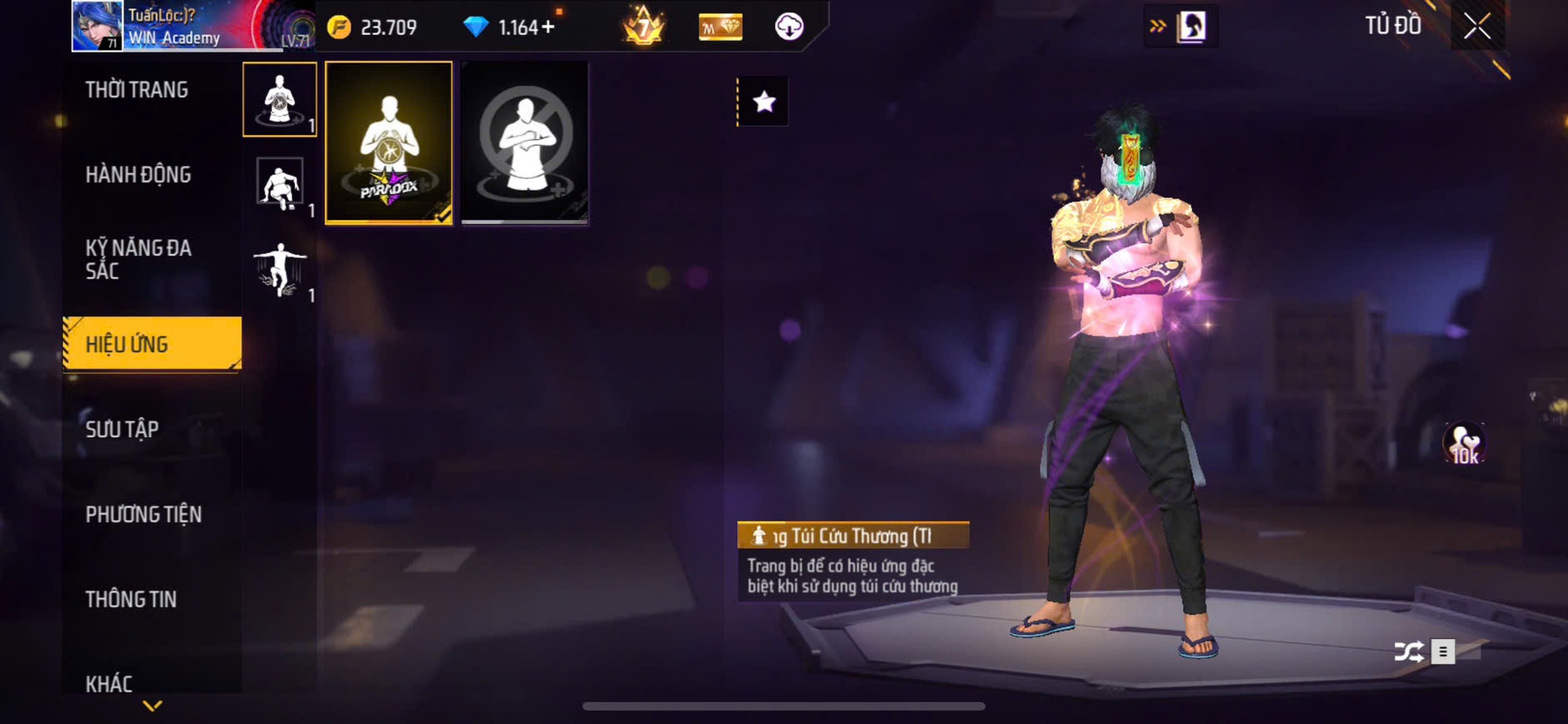
Task: Close the Tủ Đồ wardrobe screen
Action: [x=1477, y=27]
